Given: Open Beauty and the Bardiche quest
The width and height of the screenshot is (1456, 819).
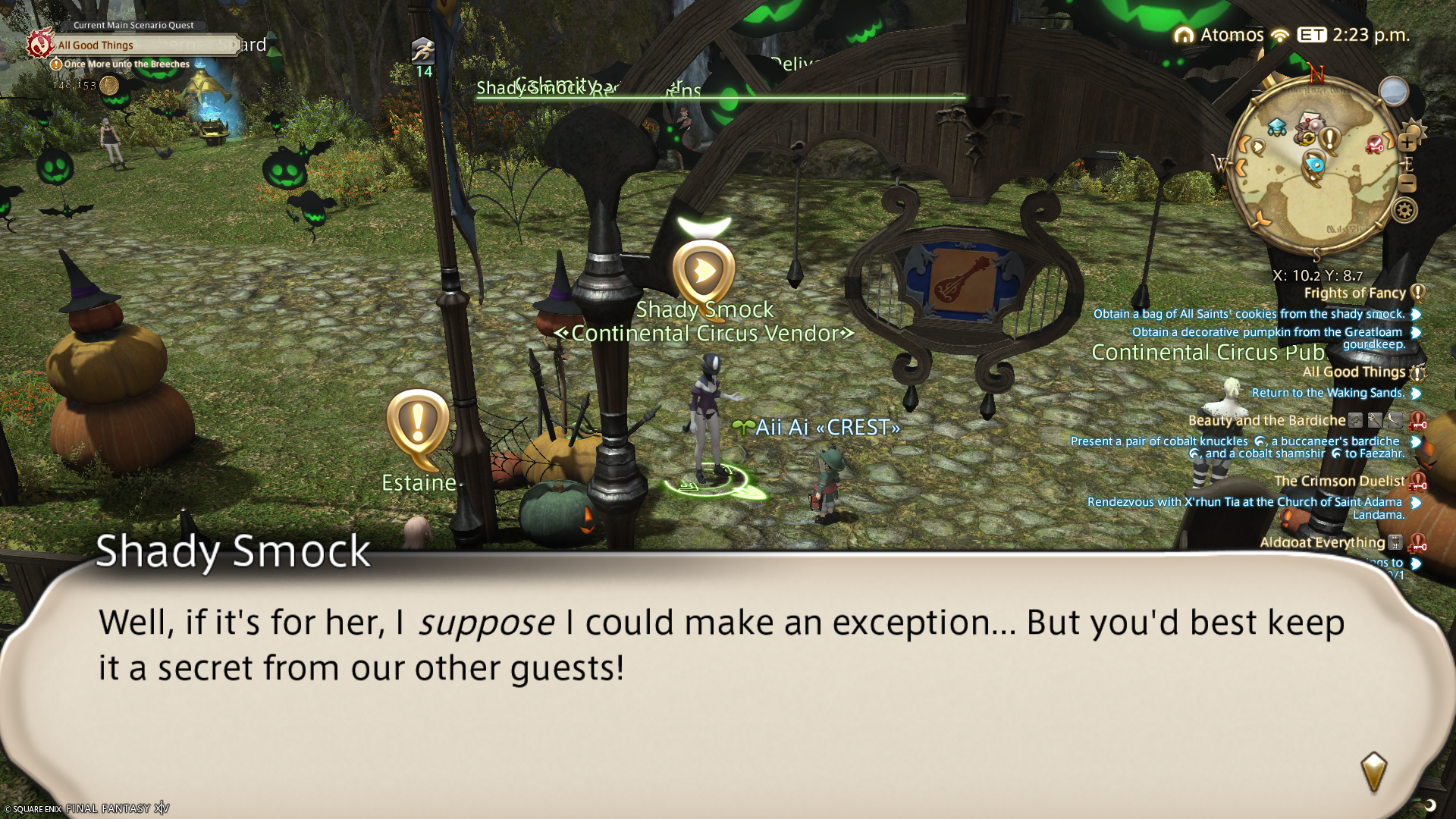Looking at the screenshot, I should pos(1266,421).
